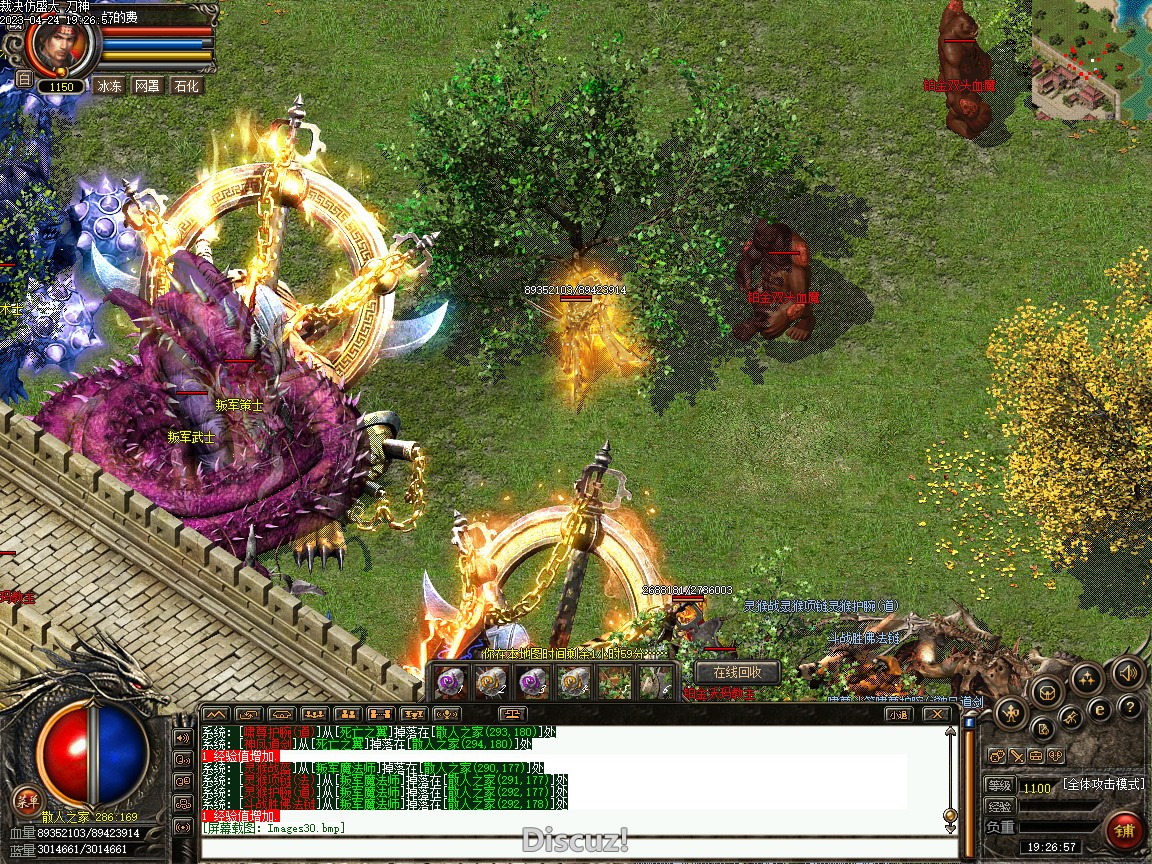Click the 等级 level button
The width and height of the screenshot is (1152, 864).
coord(999,787)
